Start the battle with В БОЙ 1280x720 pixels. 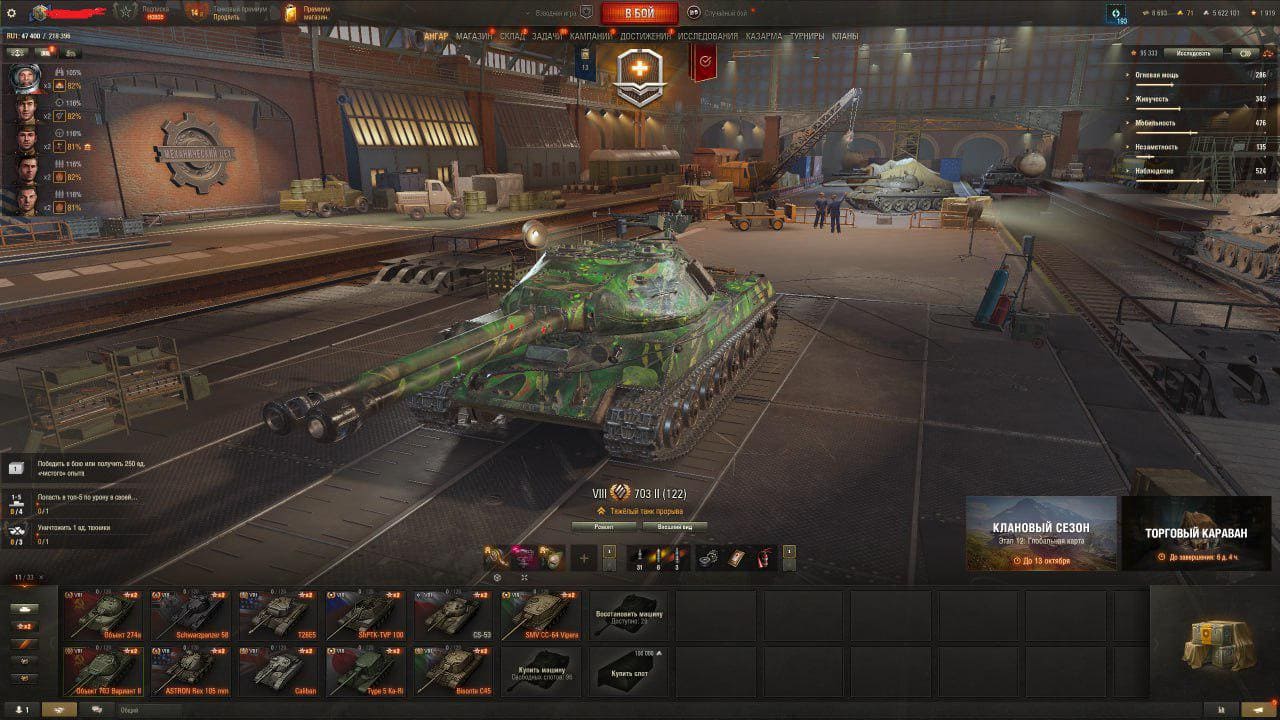click(639, 13)
